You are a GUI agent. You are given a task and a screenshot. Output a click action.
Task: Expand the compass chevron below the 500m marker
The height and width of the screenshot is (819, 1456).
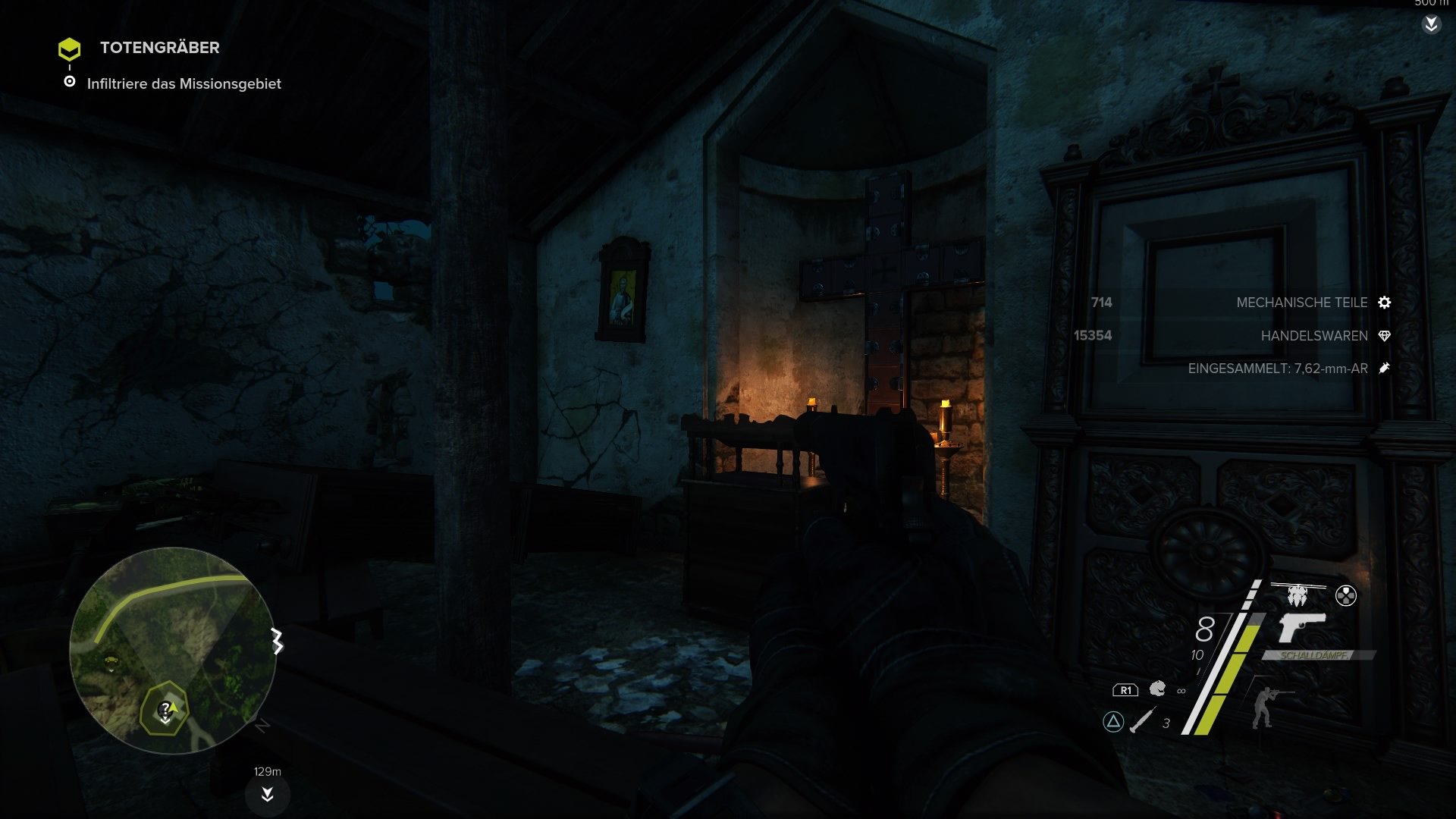point(1432,25)
